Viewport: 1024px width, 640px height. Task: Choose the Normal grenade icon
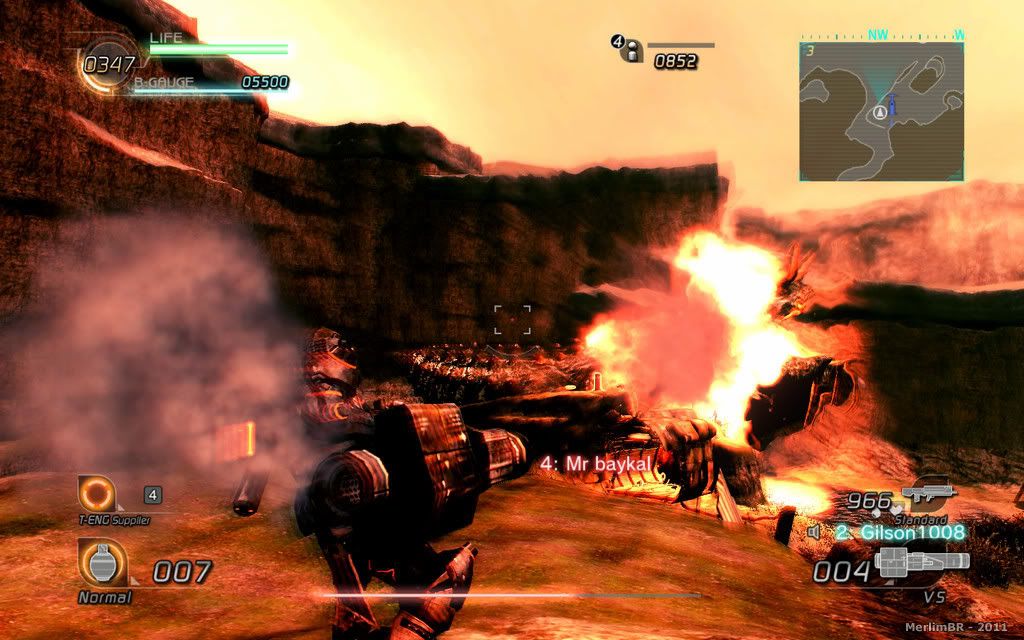pyautogui.click(x=104, y=563)
